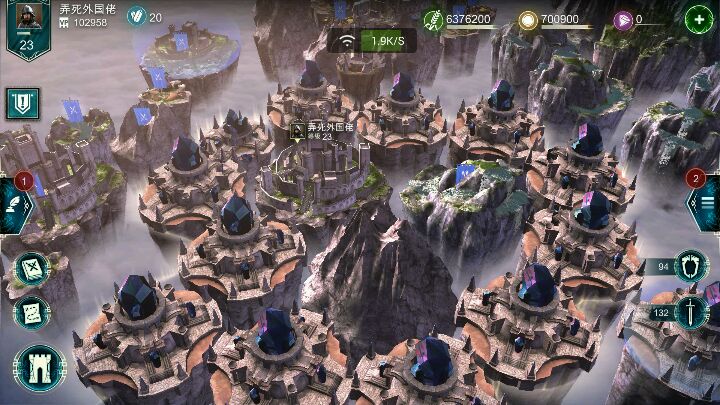Click the green food resource icon
720x405 pixels.
[433, 19]
